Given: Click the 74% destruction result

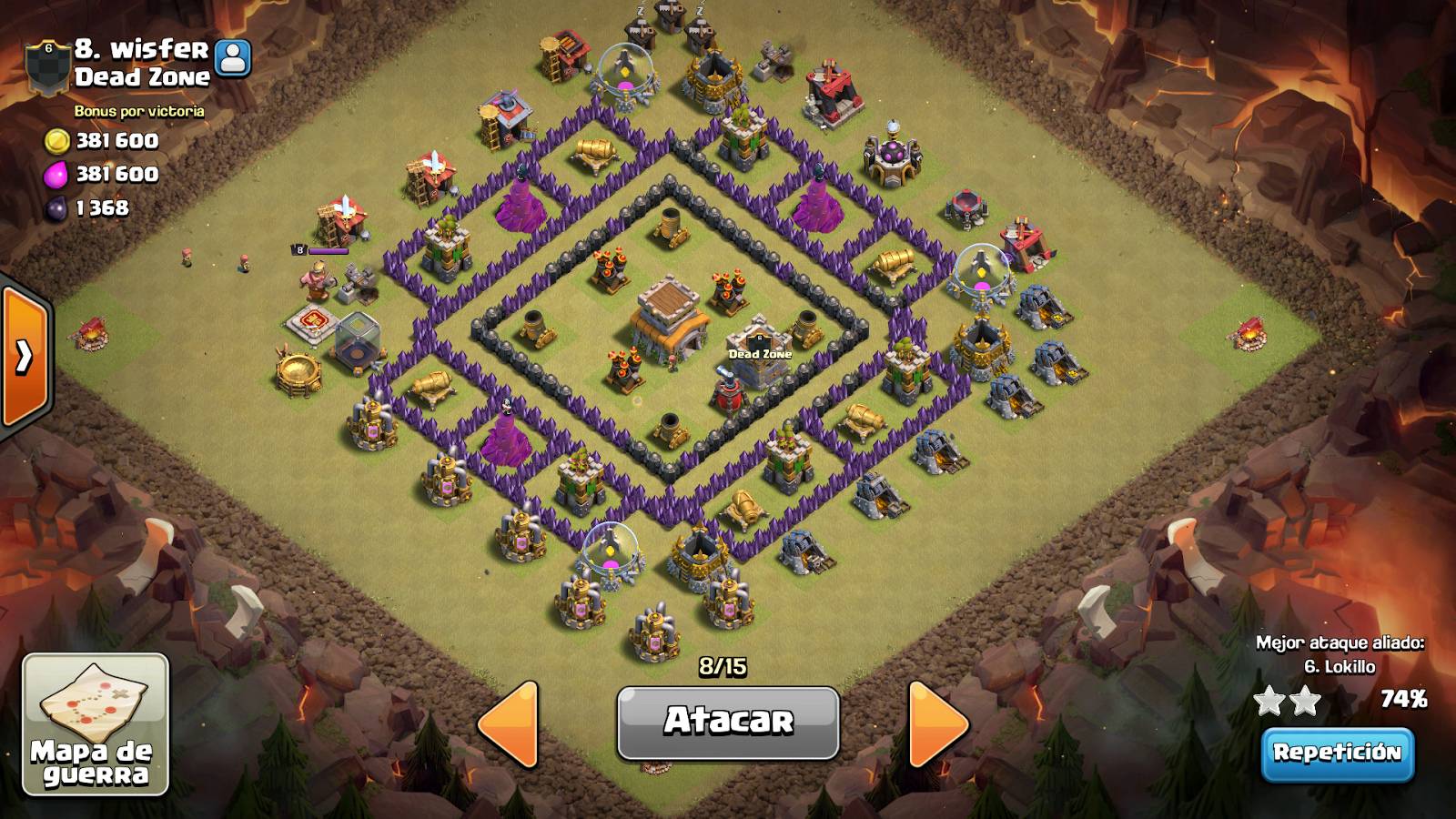Looking at the screenshot, I should pos(1404,701).
